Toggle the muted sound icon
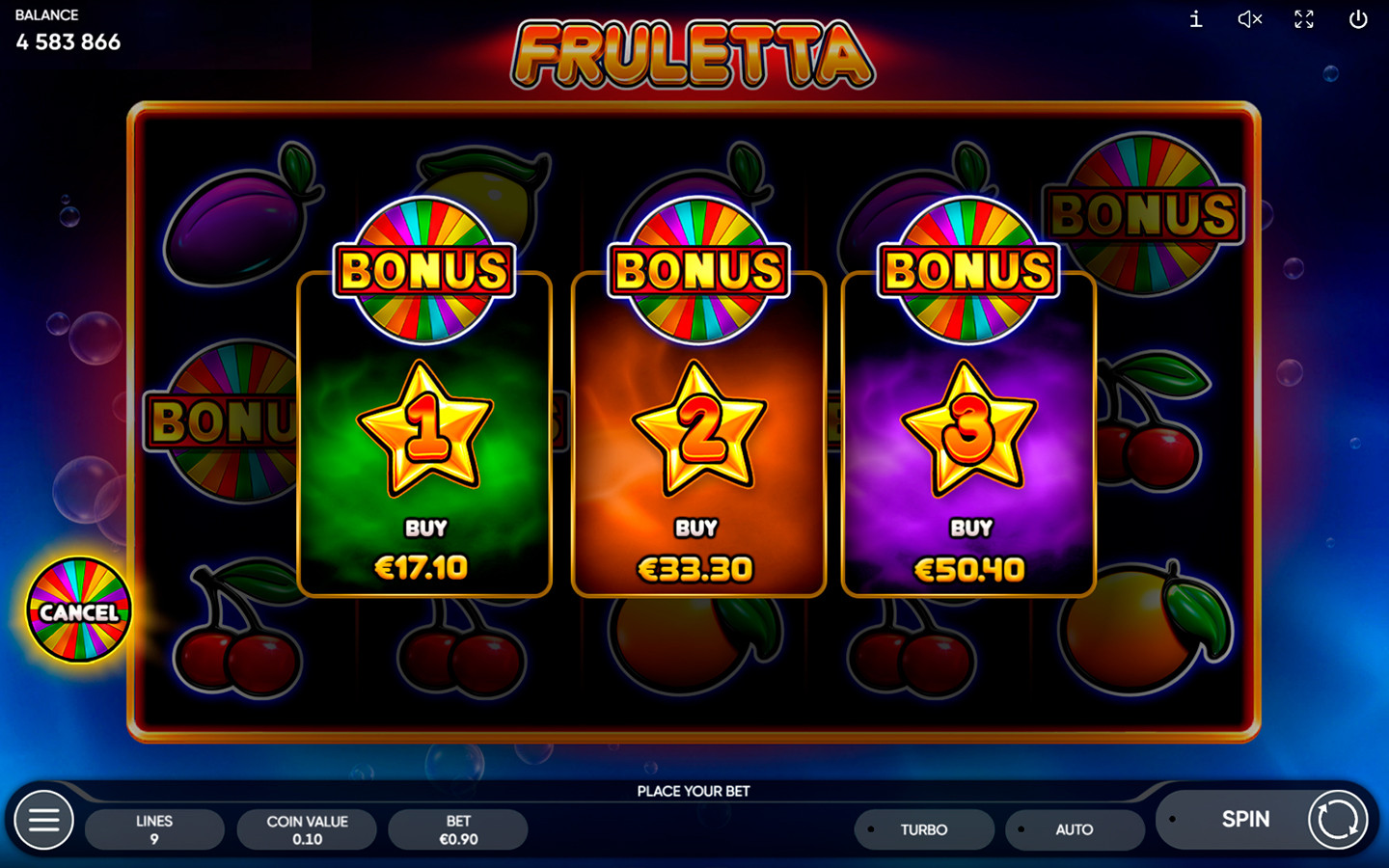The image size is (1389, 868). tap(1250, 19)
